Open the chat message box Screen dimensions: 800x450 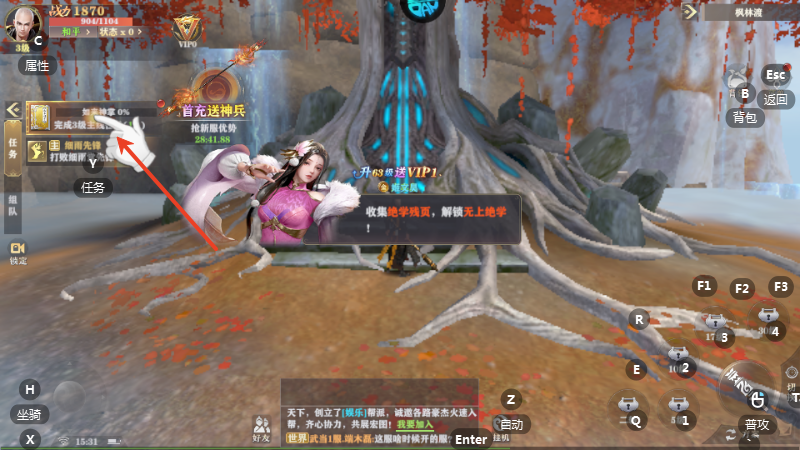[x=380, y=410]
